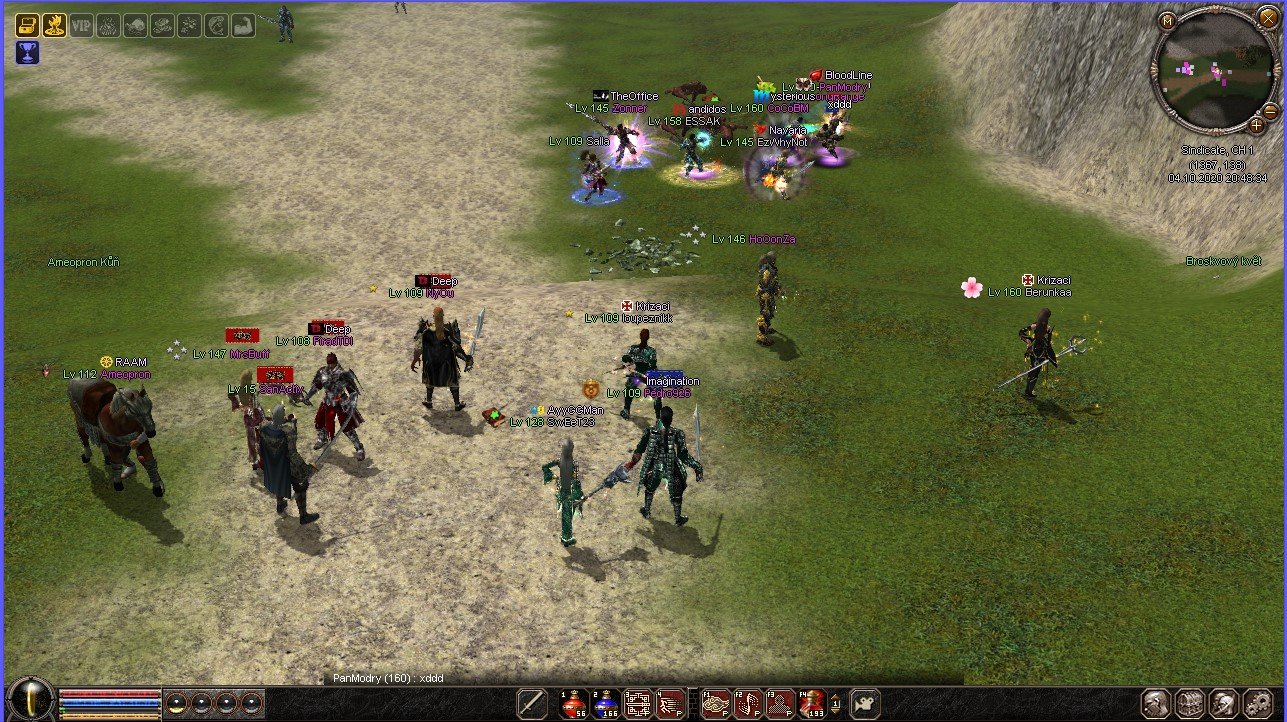
Task: Click the fish icon in top bar
Action: point(216,26)
